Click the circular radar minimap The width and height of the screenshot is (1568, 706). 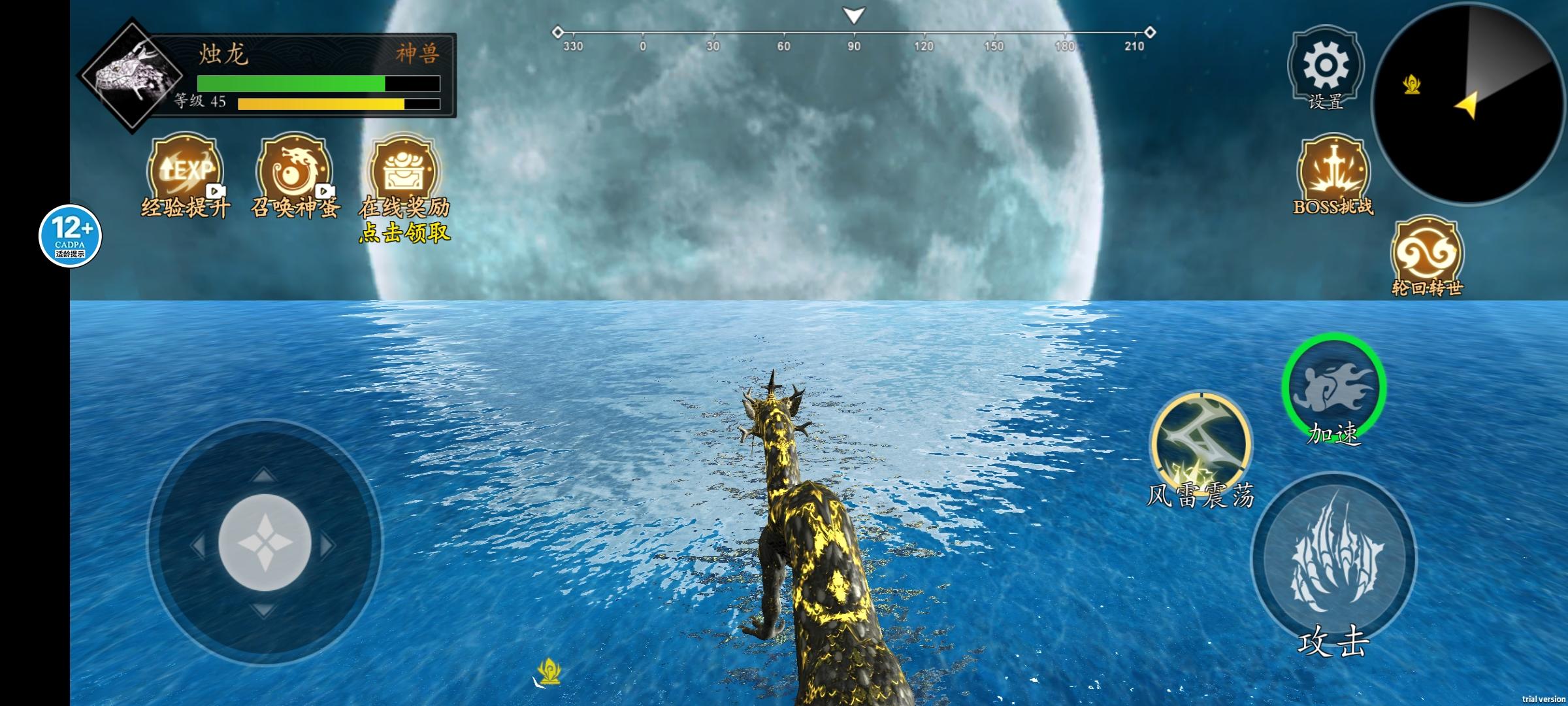tap(1470, 103)
